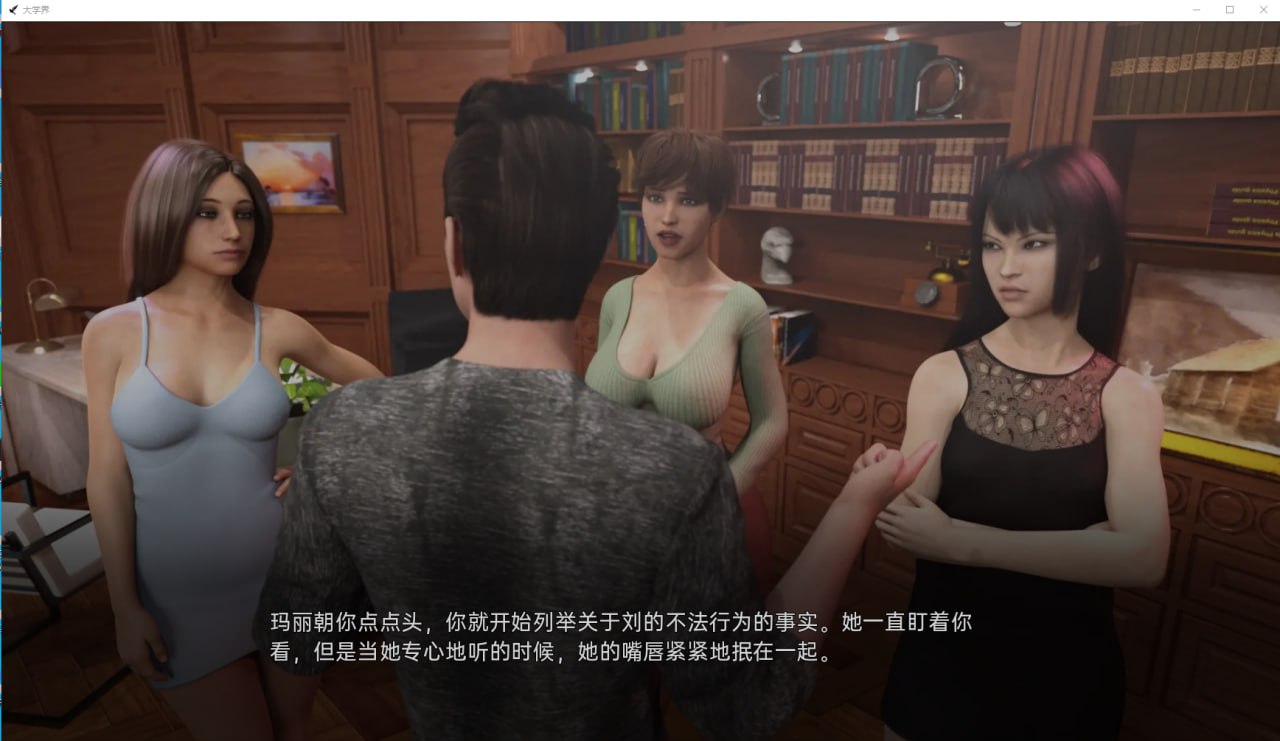
Task: Maximize the game window
Action: [x=1229, y=9]
